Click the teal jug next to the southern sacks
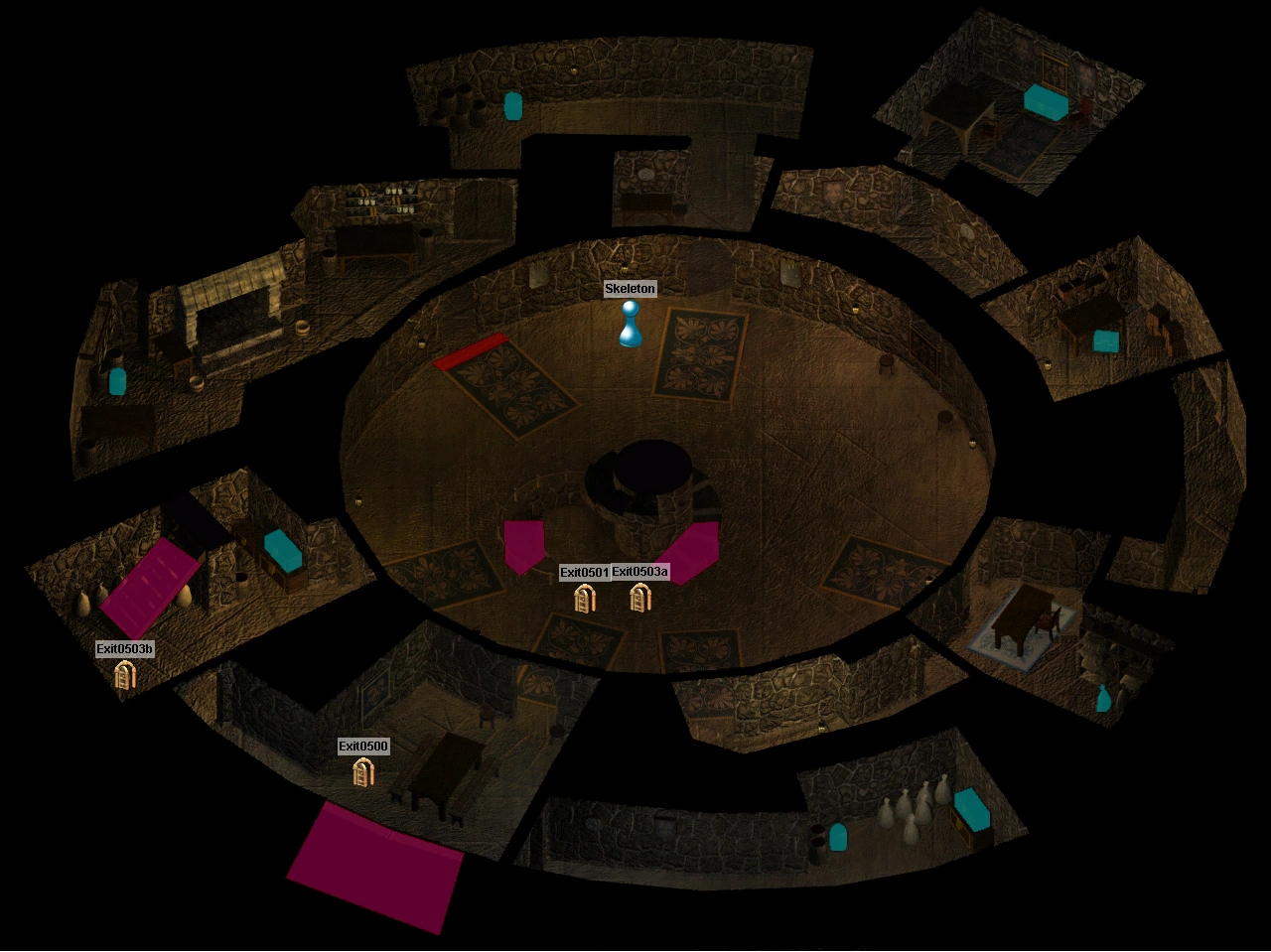This screenshot has width=1271, height=952. [x=839, y=835]
